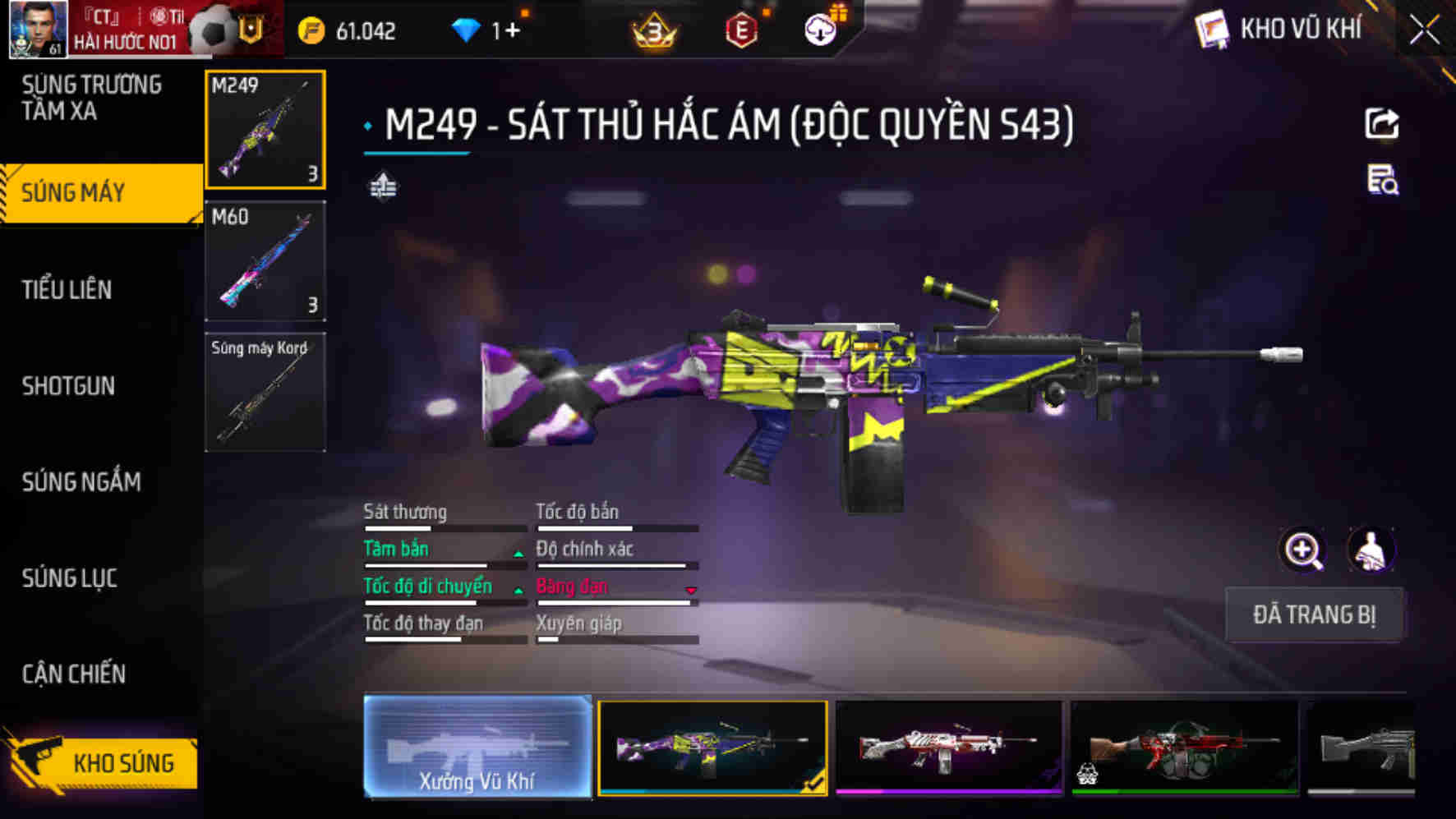Click the red down arrow beside Băng đạn

(690, 588)
